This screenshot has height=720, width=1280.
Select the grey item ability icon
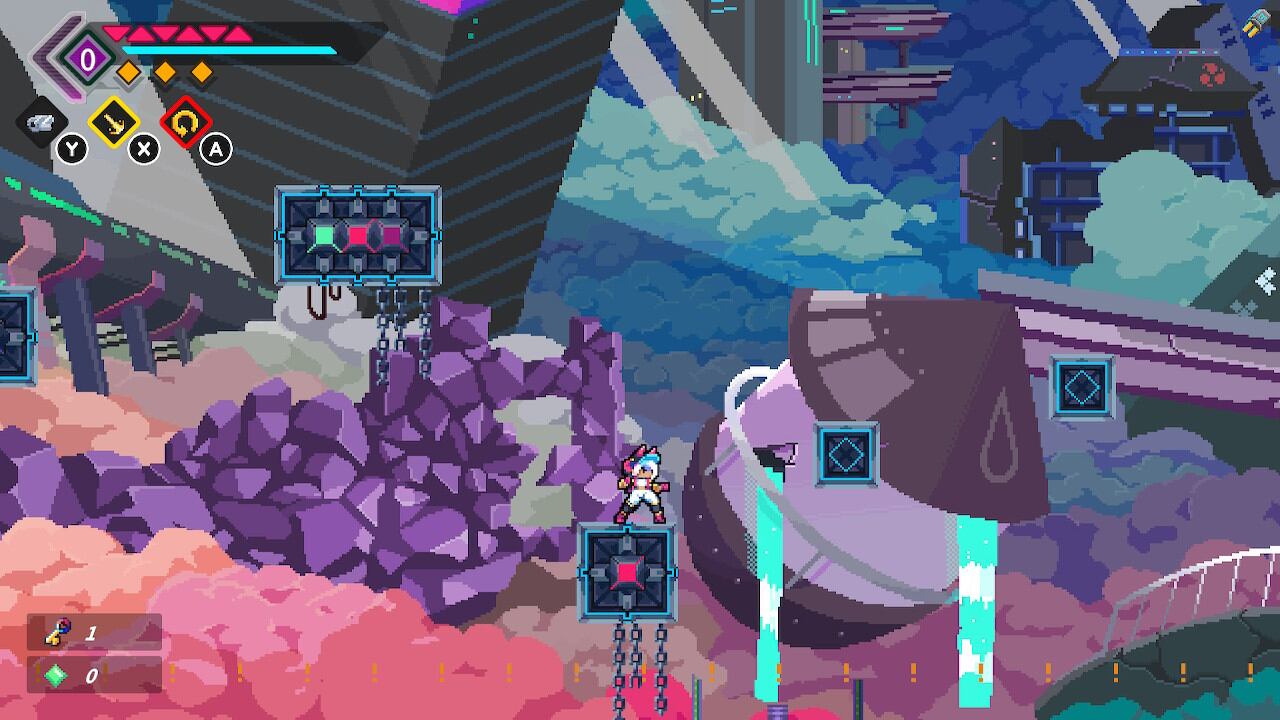tap(41, 123)
